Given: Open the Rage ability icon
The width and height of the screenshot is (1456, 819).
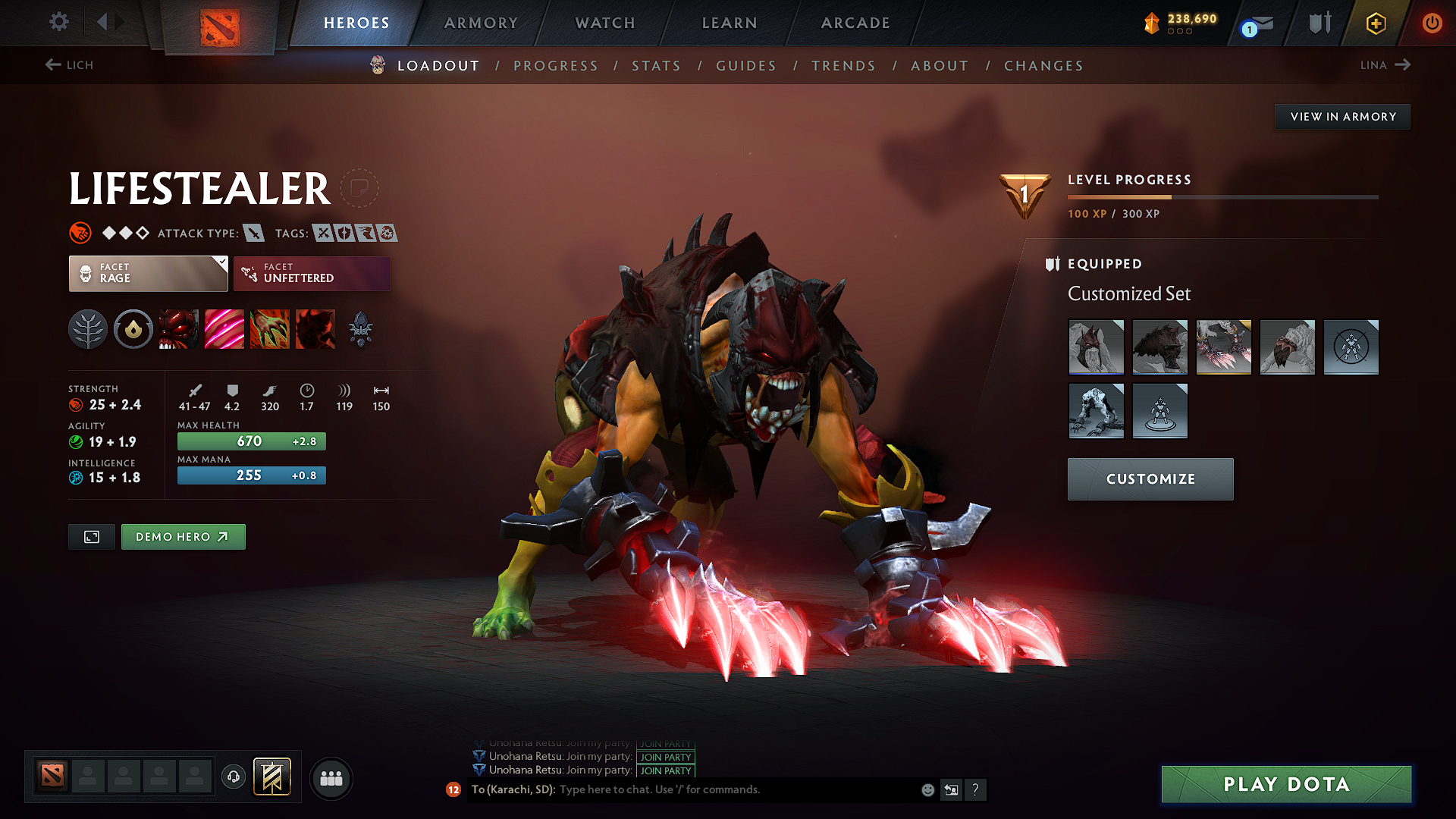Looking at the screenshot, I should tap(178, 329).
